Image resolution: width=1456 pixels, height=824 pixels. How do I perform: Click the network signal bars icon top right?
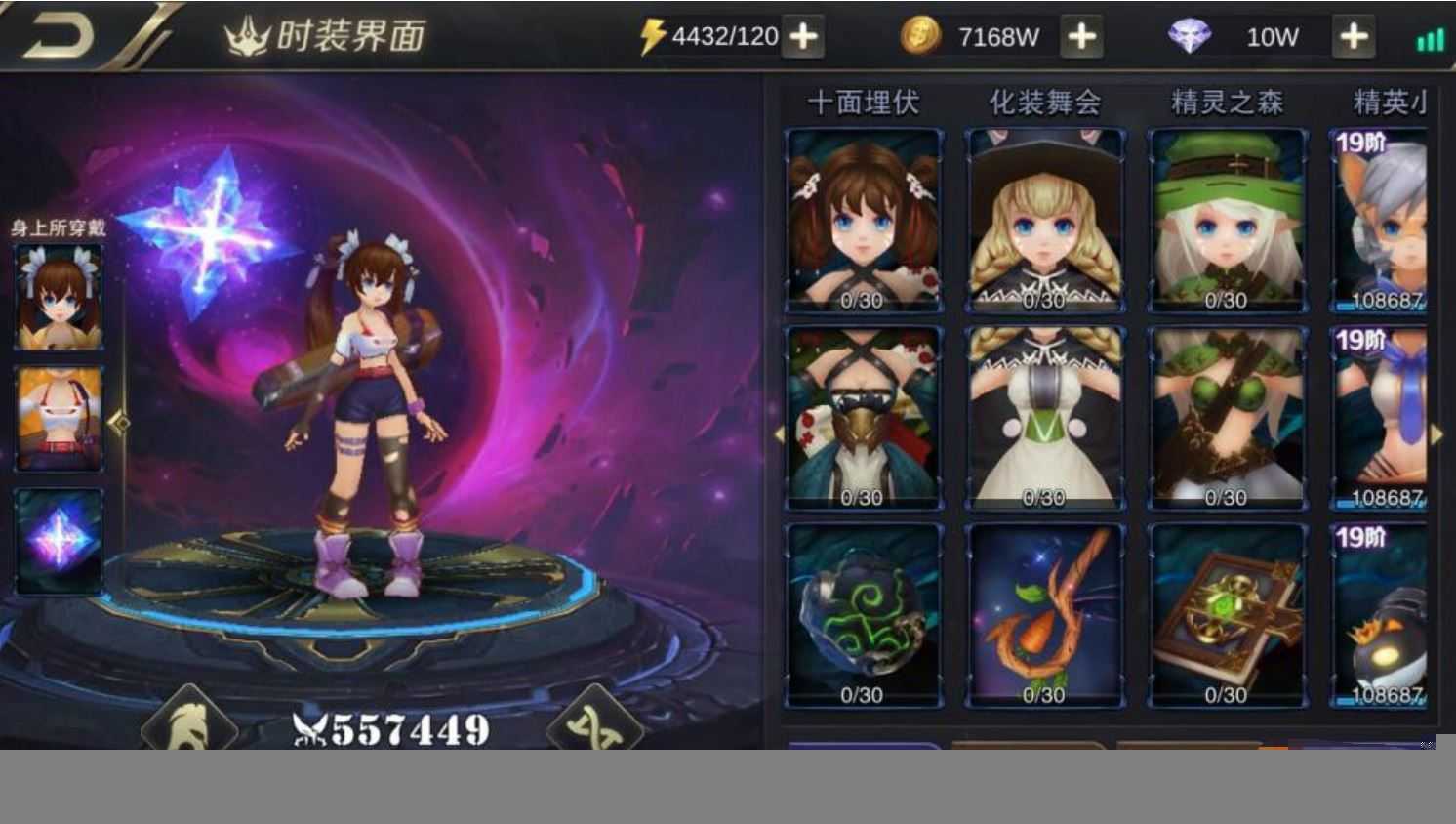pos(1429,37)
